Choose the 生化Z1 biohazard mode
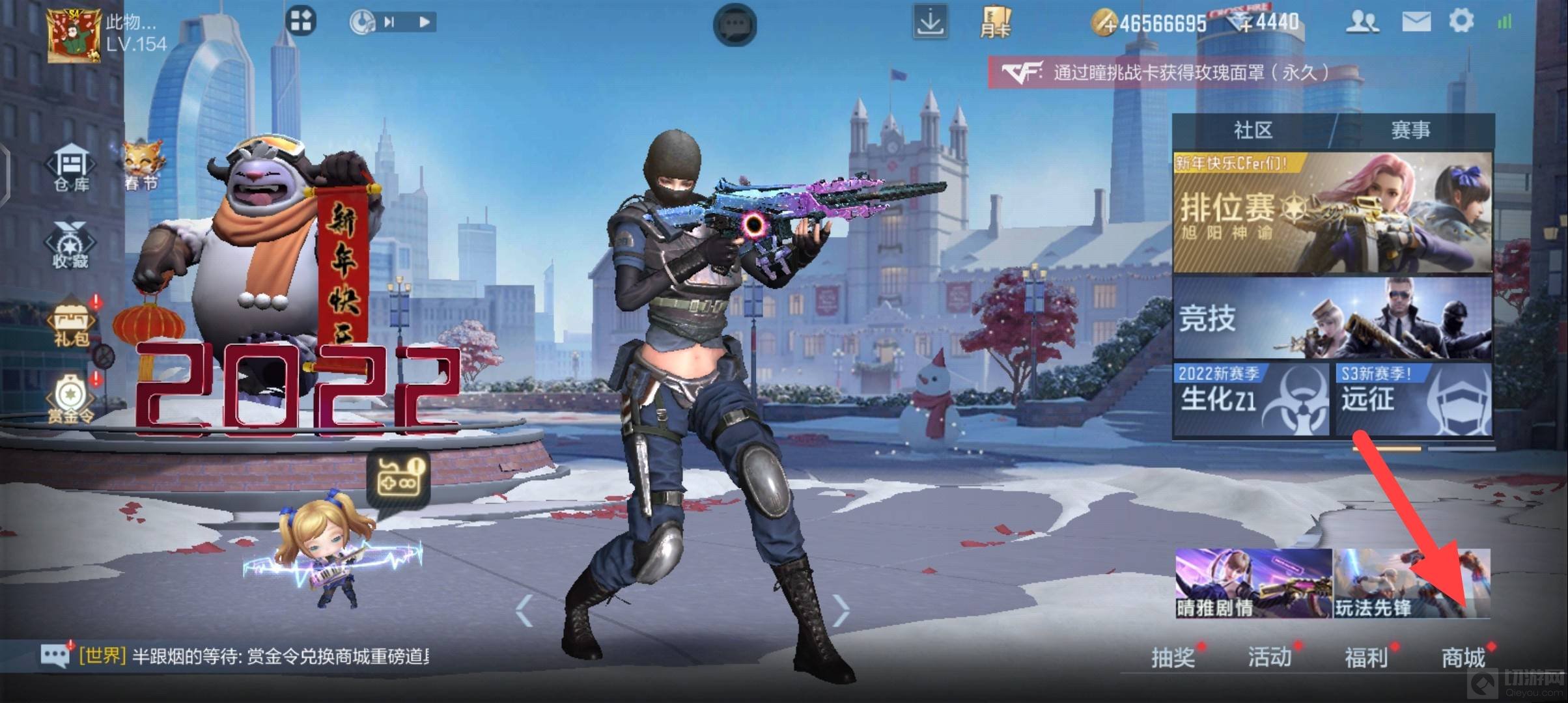The width and height of the screenshot is (1568, 703). click(x=1250, y=398)
